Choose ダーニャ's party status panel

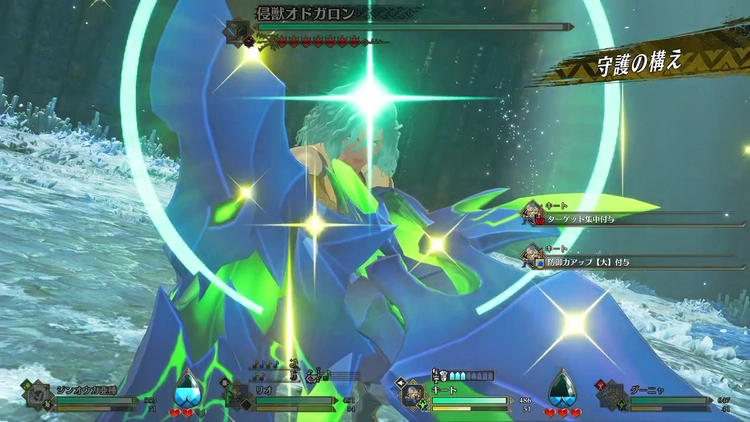665,395
